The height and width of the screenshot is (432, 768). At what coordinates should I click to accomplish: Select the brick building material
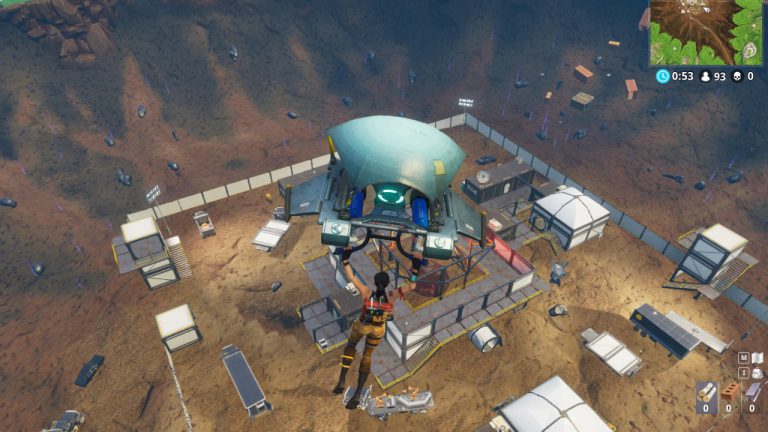pyautogui.click(x=730, y=392)
